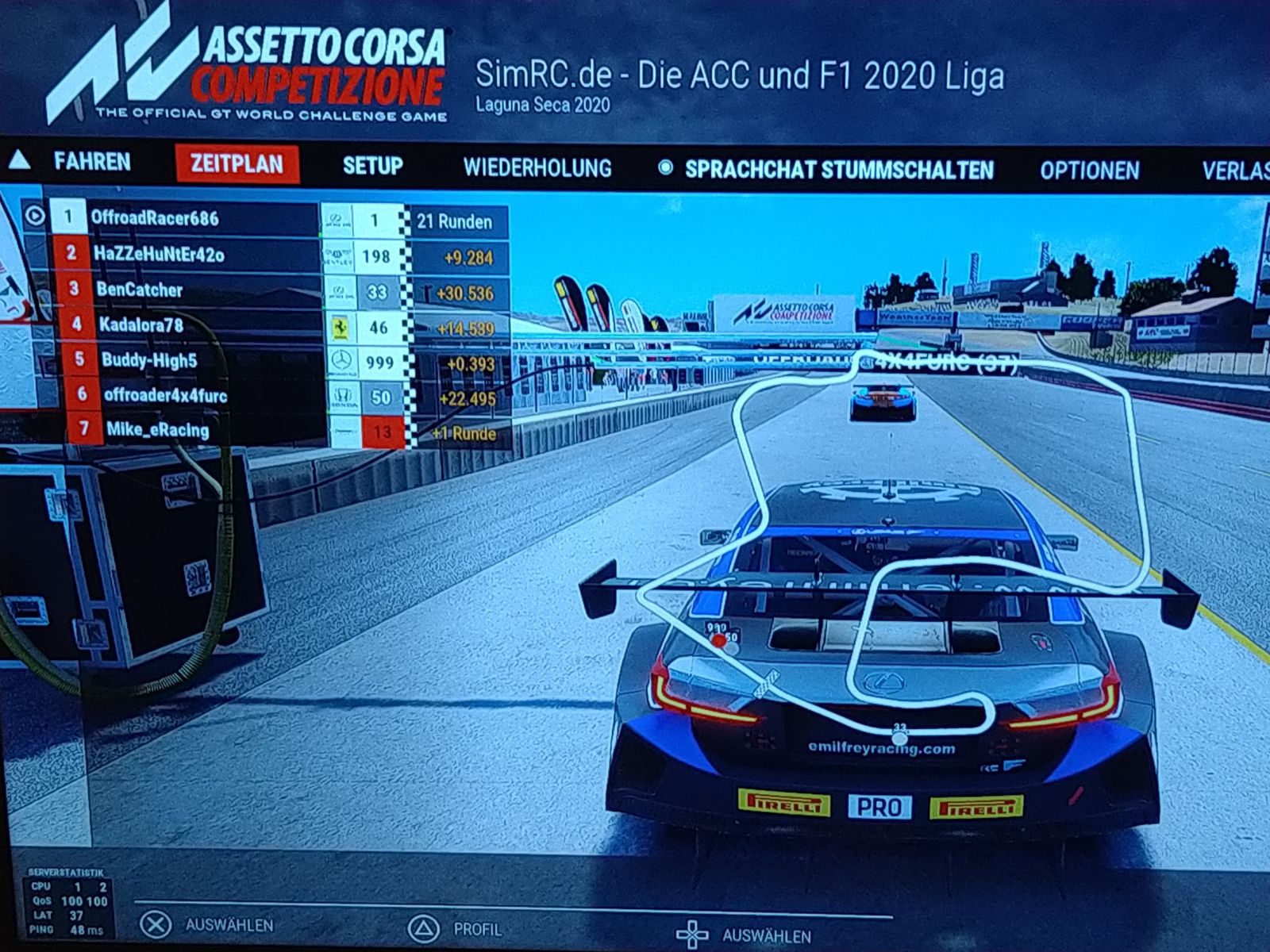1270x952 pixels.
Task: Select the Buddy-High5 row
Action: 149,360
